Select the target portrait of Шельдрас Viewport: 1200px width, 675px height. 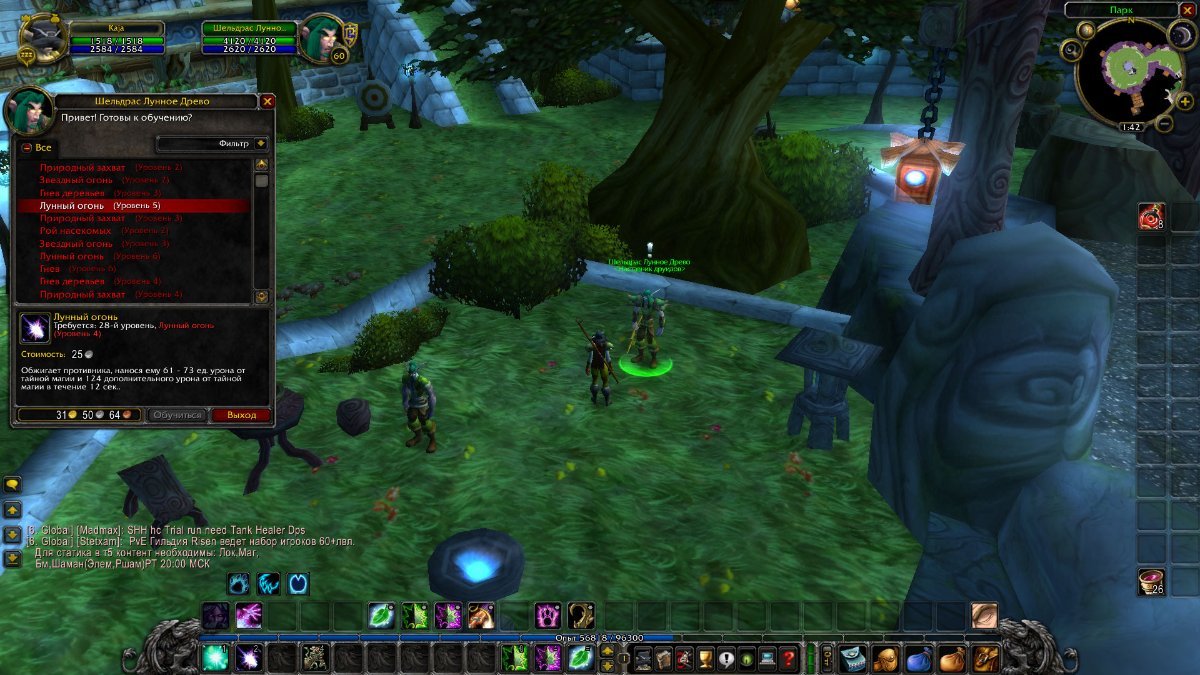coord(323,38)
